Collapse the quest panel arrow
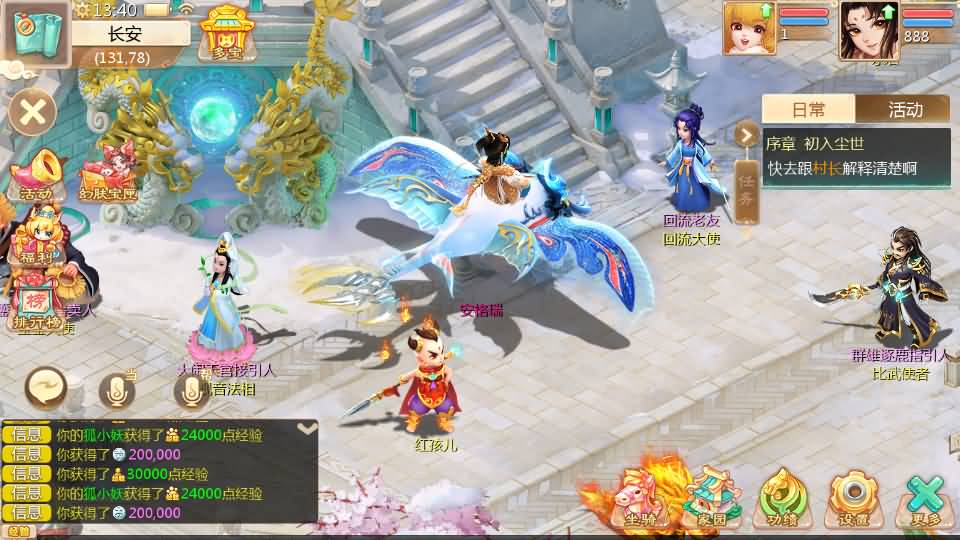This screenshot has width=960, height=540. pos(746,134)
